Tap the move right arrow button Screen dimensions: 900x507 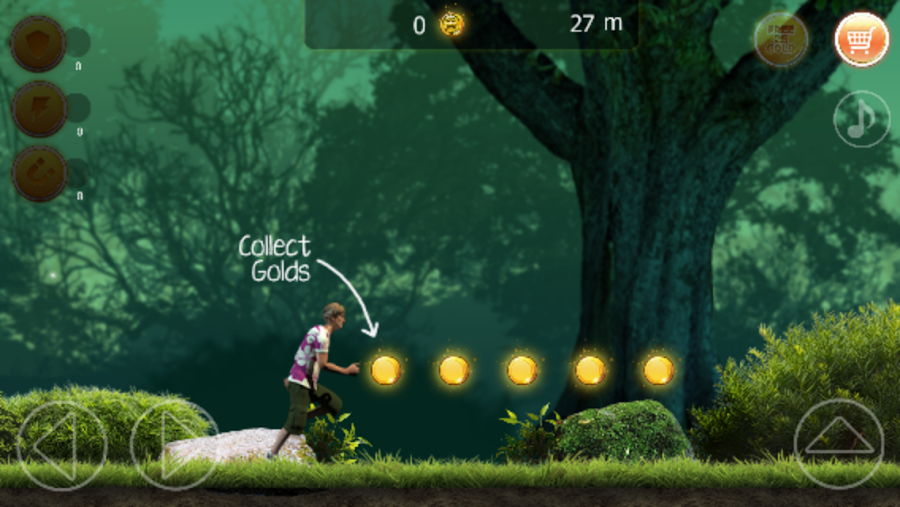pos(173,446)
